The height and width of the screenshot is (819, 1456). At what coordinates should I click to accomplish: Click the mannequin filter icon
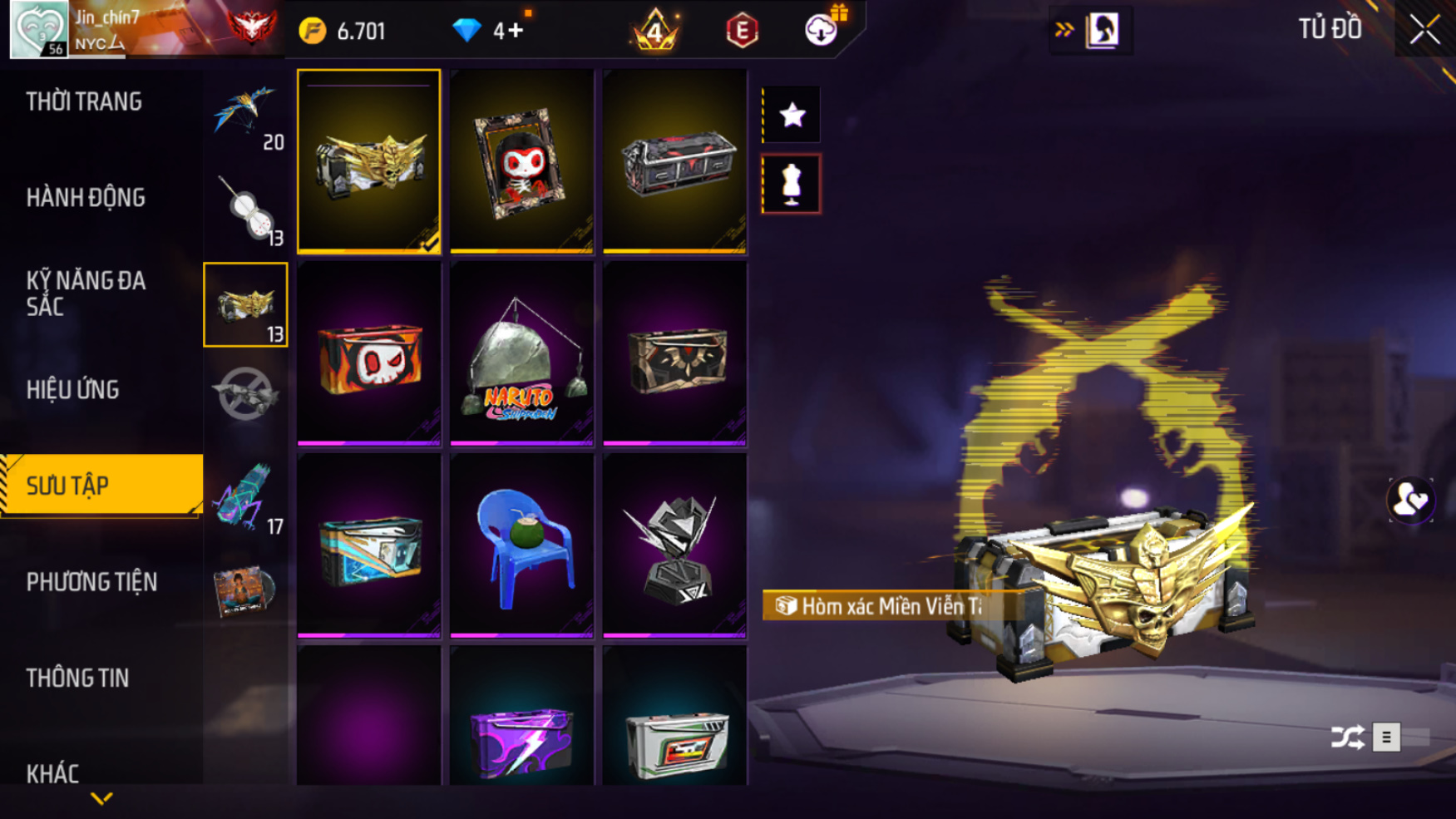click(x=792, y=185)
